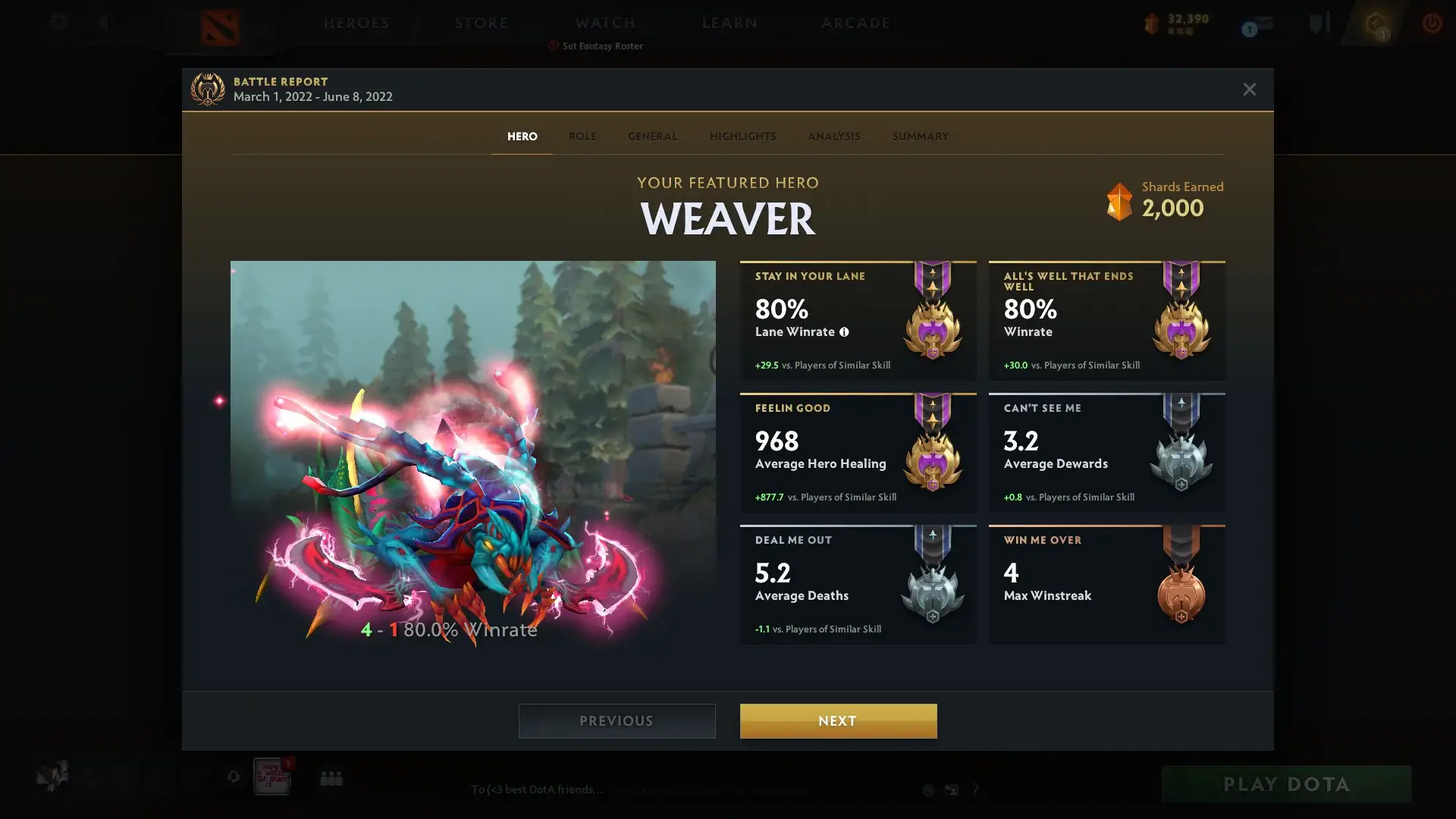Select the Hero tab
The width and height of the screenshot is (1456, 819).
pos(522,136)
